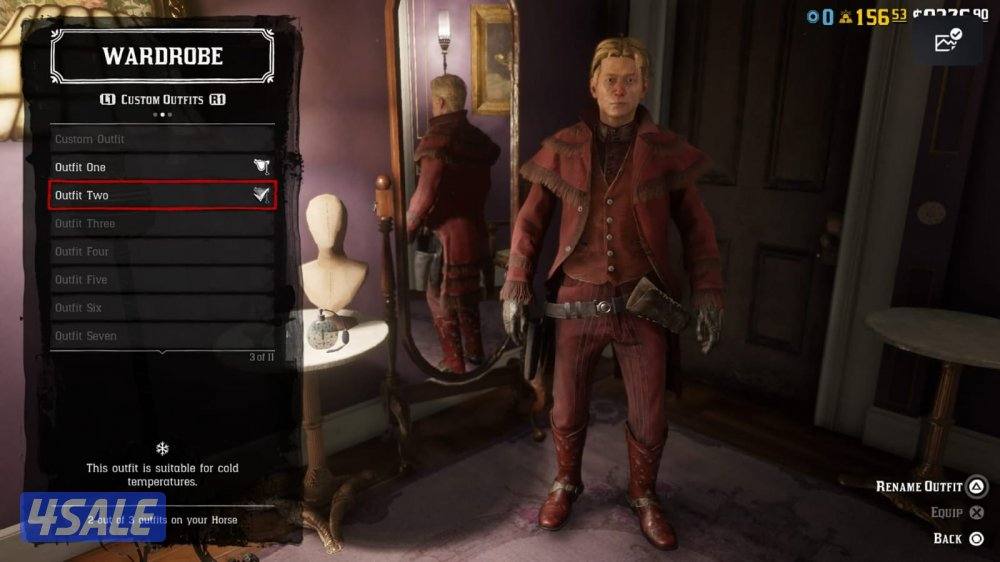Select the Outfit Six slot
This screenshot has height=562, width=1000.
[x=161, y=307]
